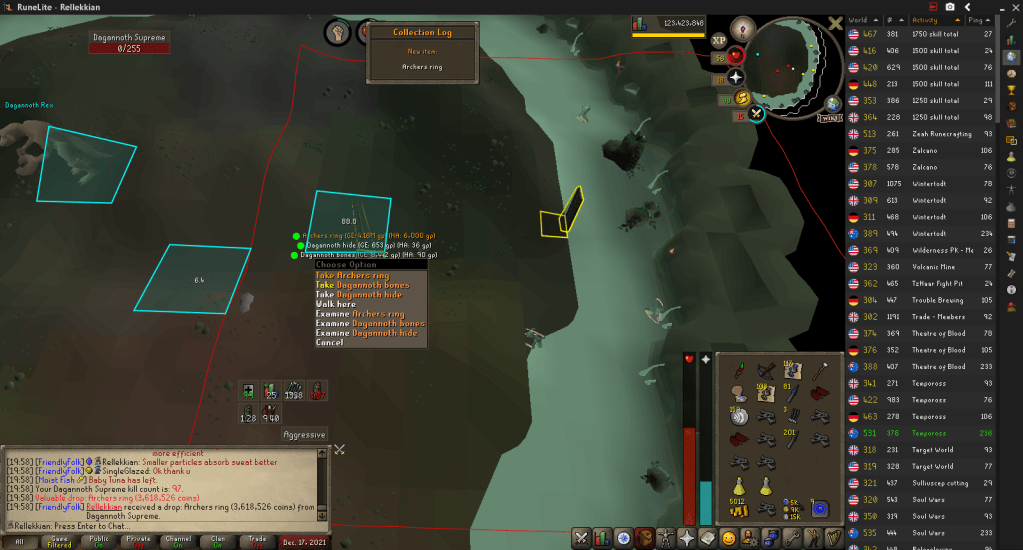Open the Combat Options tab

580,538
